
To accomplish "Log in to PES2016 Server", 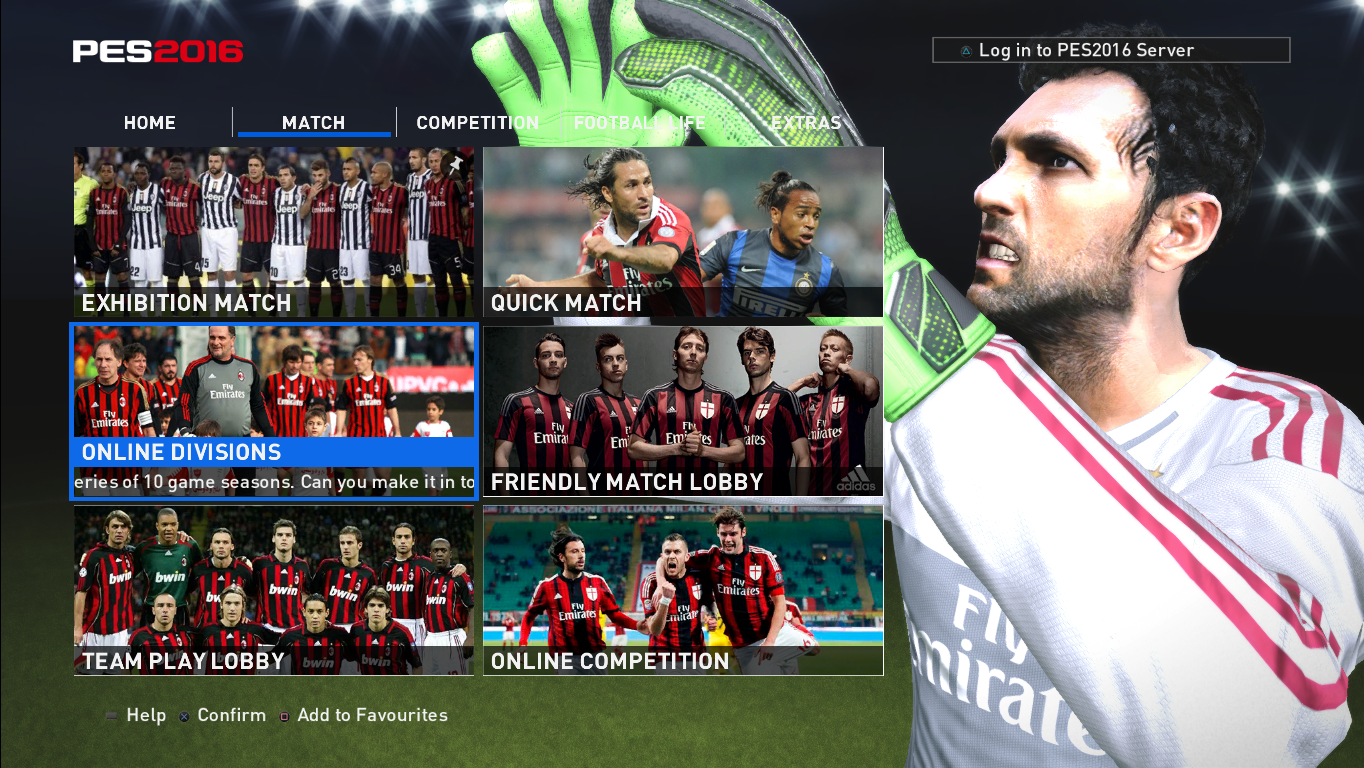I will pyautogui.click(x=1108, y=49).
